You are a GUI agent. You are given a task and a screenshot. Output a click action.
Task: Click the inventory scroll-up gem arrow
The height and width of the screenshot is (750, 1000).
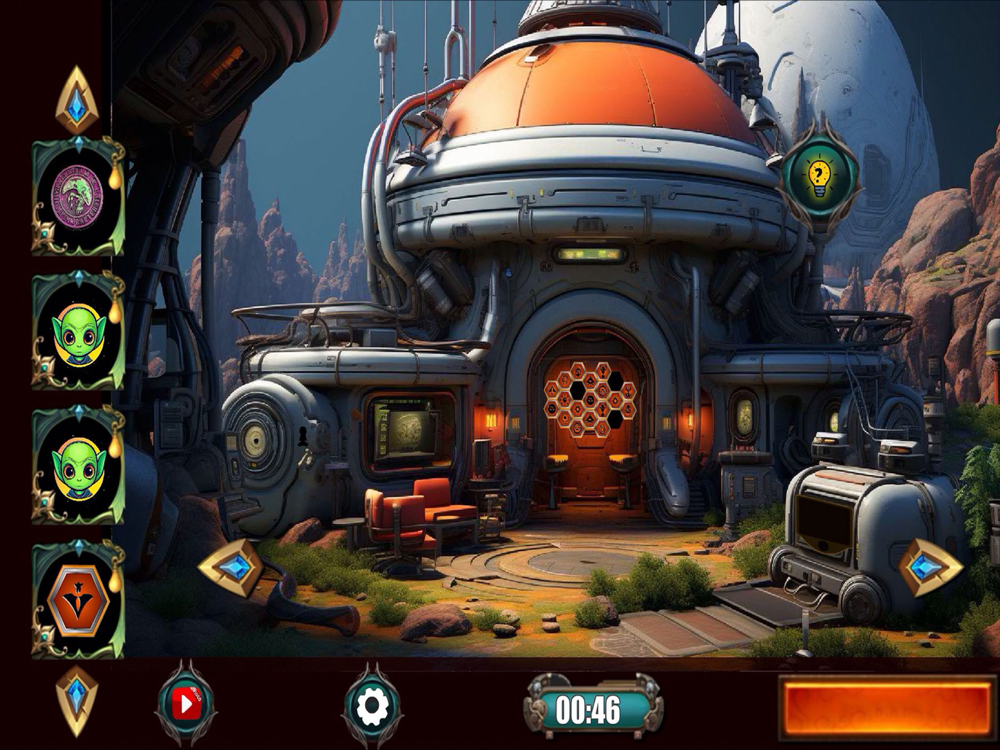tap(77, 101)
